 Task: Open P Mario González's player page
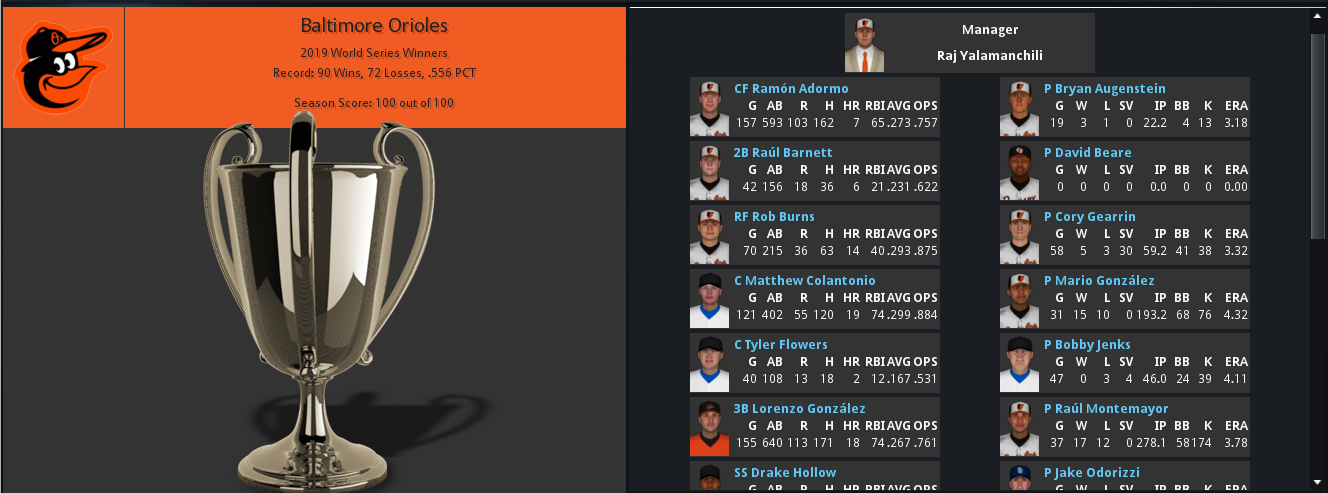click(1099, 280)
